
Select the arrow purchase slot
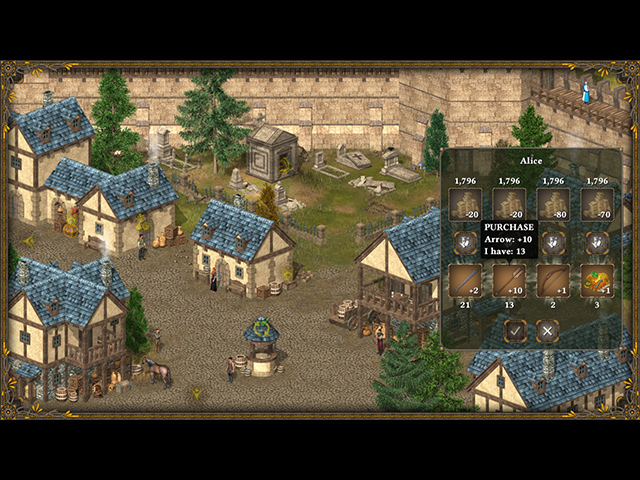click(509, 281)
